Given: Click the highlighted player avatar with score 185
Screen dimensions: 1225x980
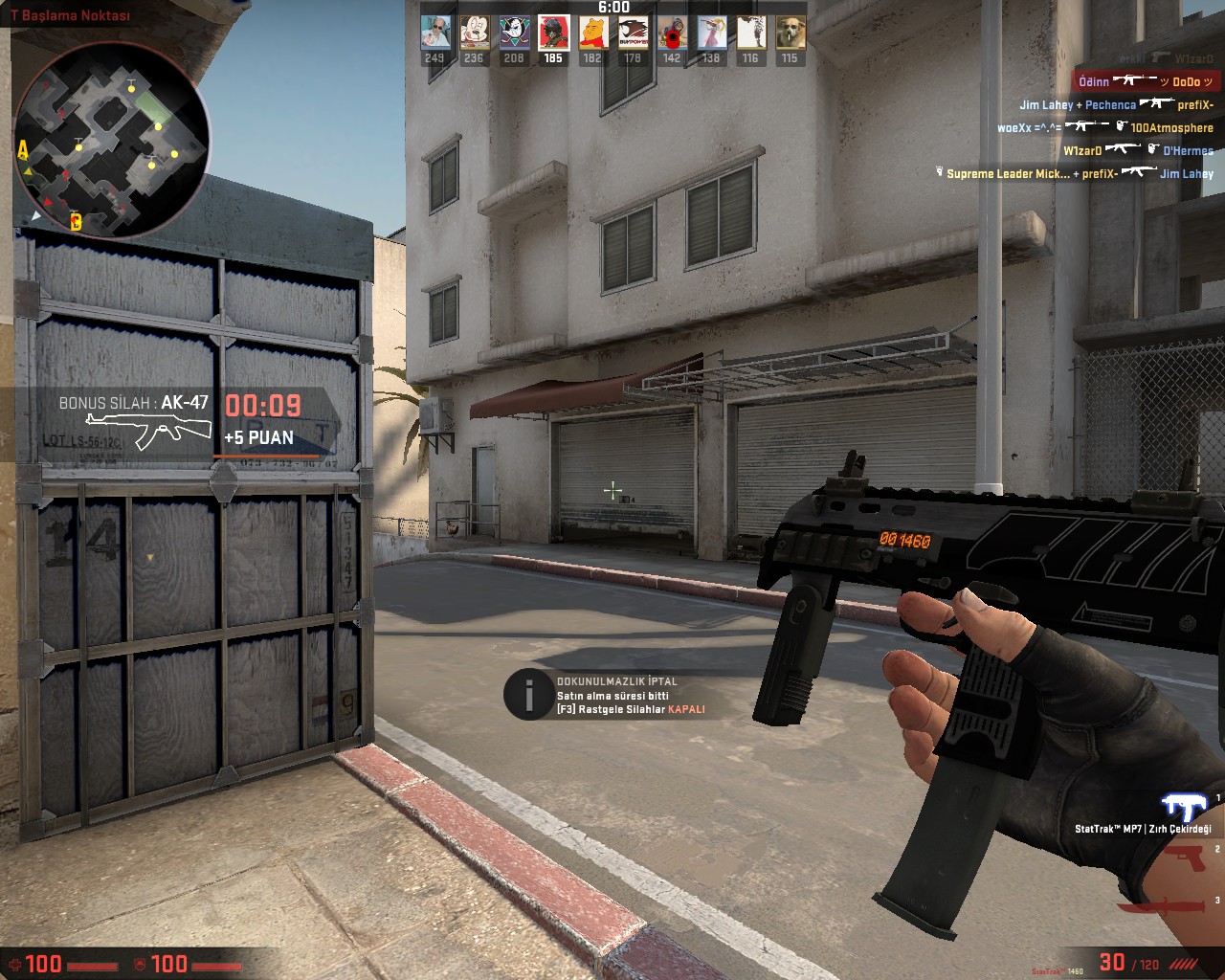Looking at the screenshot, I should click(553, 33).
